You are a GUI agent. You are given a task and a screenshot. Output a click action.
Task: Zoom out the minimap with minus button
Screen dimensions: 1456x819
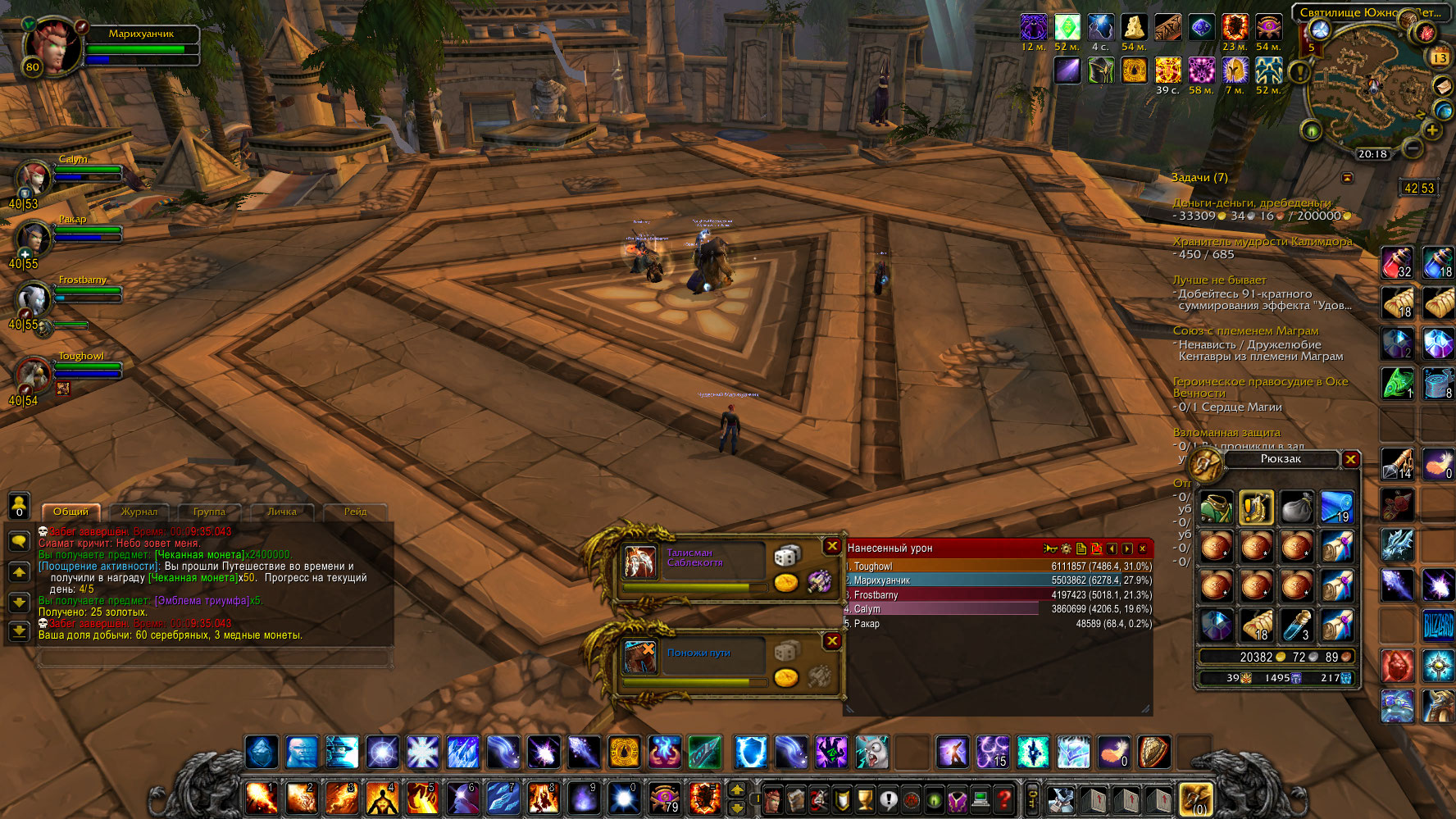pos(1412,148)
